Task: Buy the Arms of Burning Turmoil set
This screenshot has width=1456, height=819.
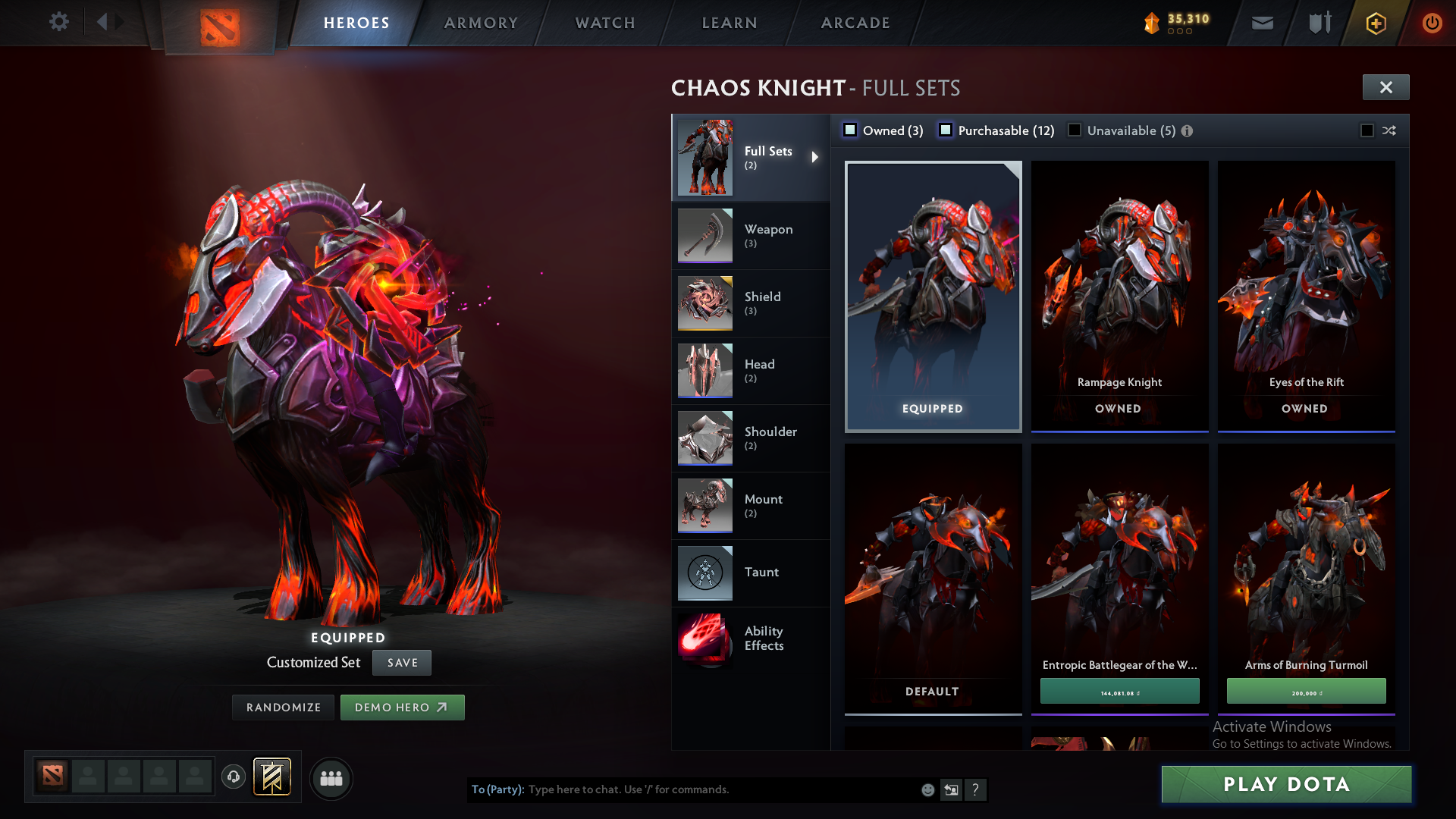Action: click(x=1306, y=692)
